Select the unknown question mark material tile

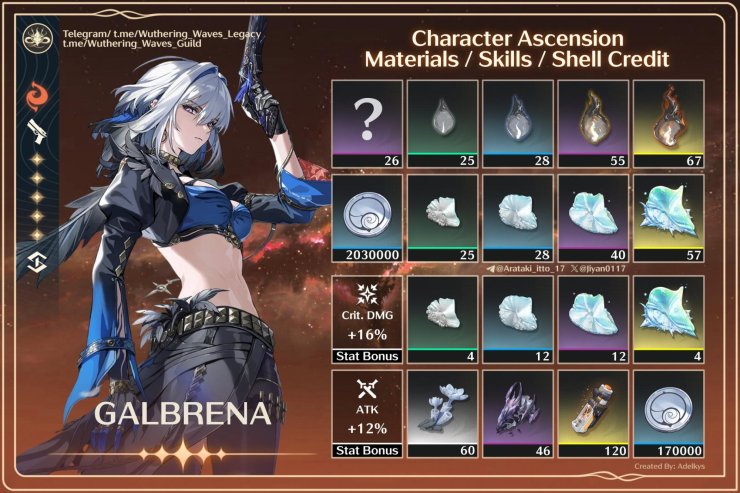[x=366, y=123]
